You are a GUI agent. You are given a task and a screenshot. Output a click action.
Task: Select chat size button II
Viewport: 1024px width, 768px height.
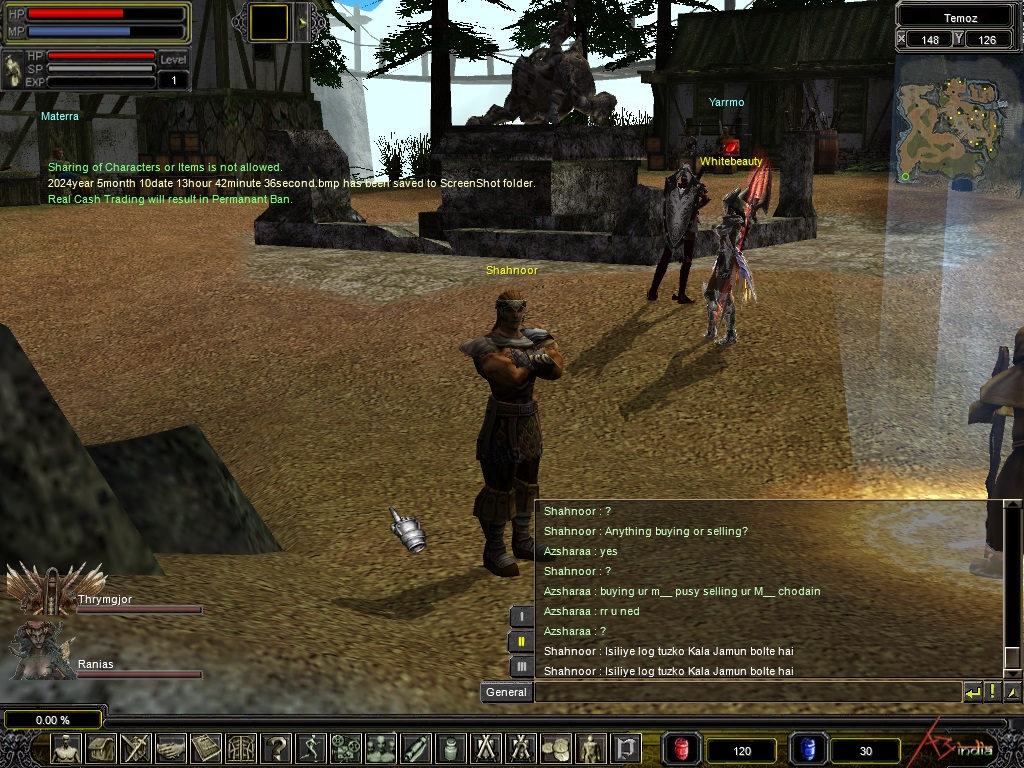[x=521, y=642]
